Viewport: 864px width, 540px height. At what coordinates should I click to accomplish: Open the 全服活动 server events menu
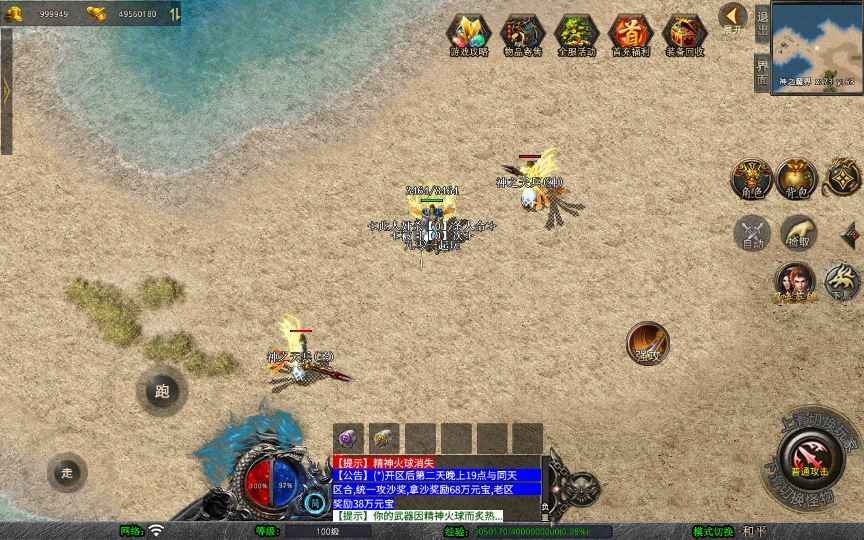coord(576,35)
